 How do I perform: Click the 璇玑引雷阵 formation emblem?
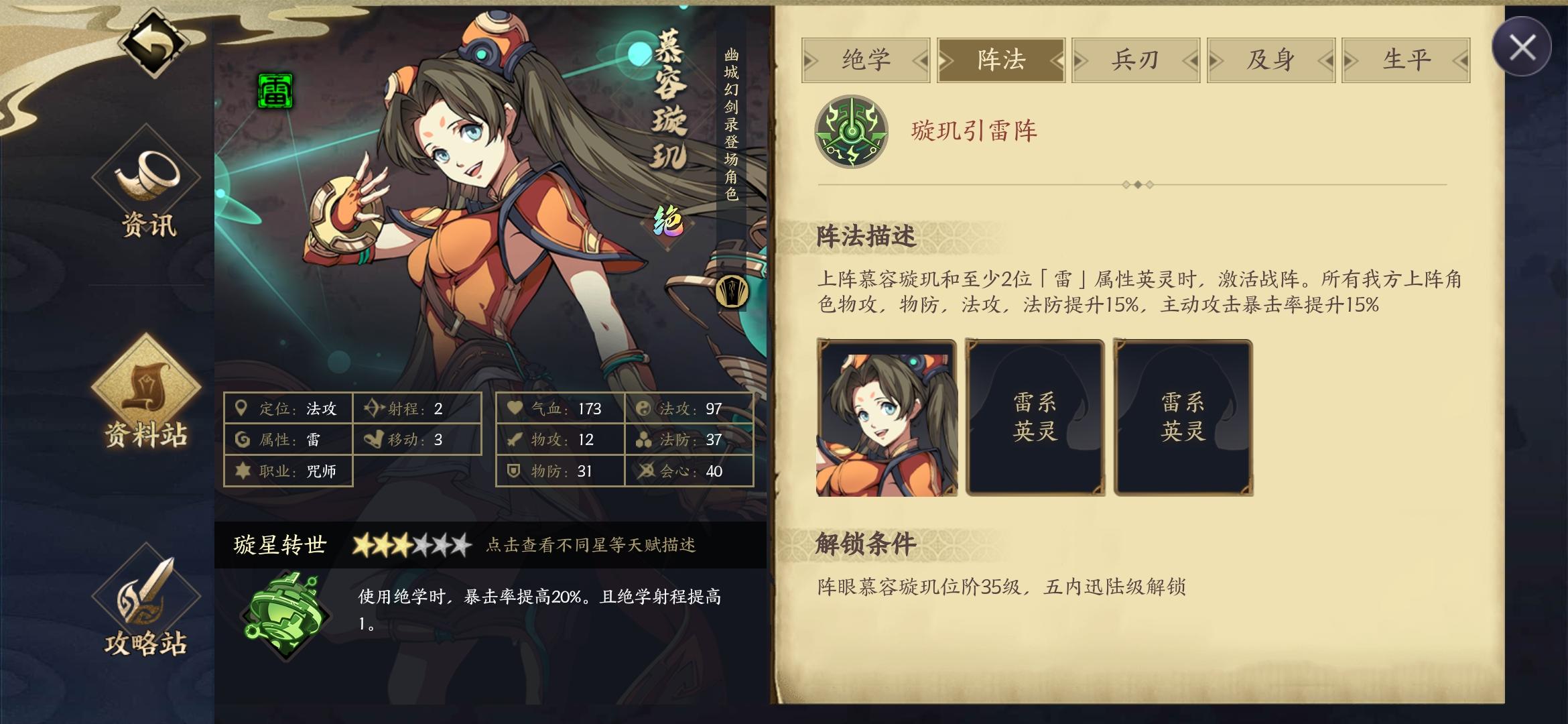point(852,132)
